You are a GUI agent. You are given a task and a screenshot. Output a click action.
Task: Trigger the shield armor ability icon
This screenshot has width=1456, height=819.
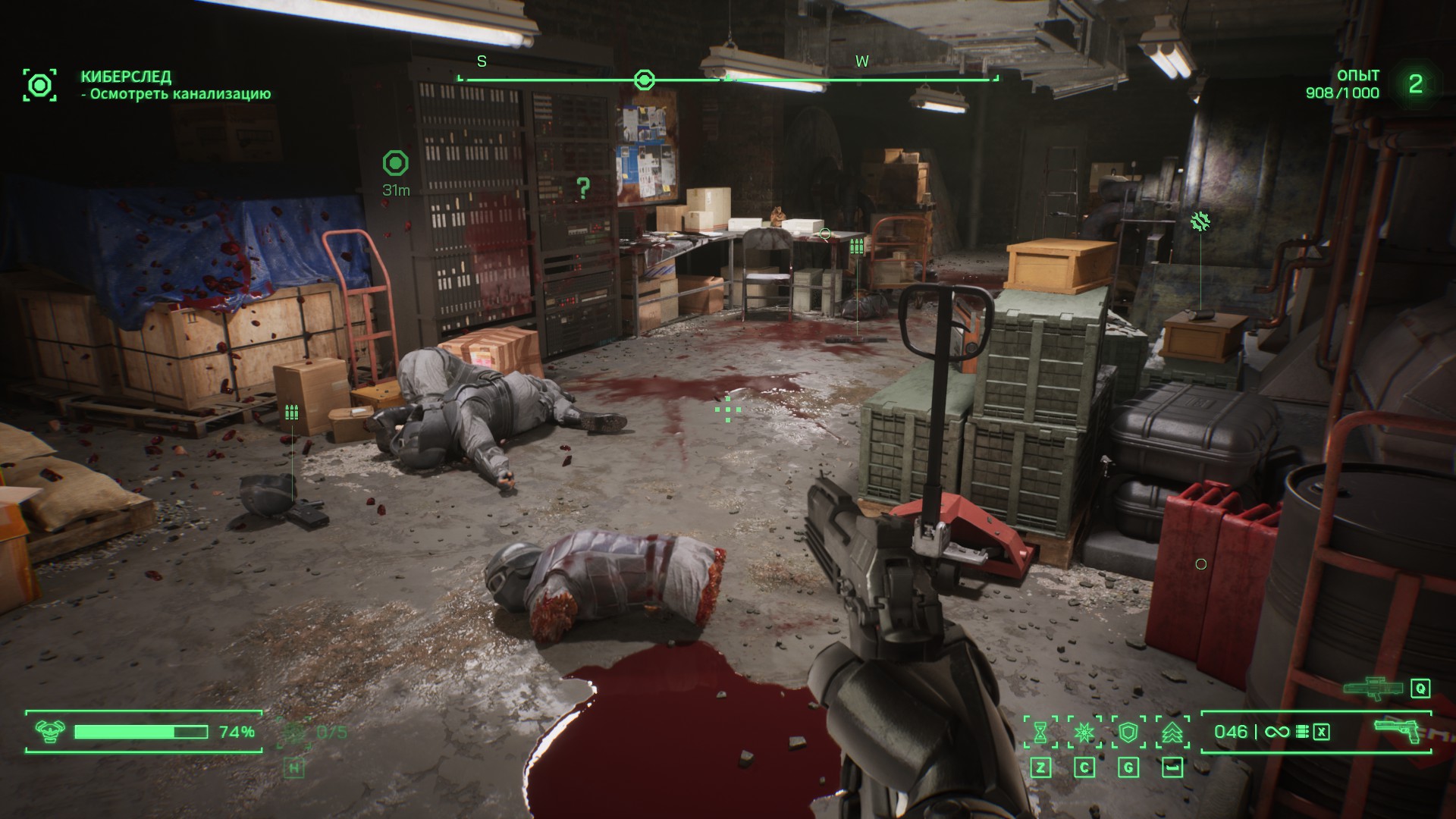(1128, 732)
